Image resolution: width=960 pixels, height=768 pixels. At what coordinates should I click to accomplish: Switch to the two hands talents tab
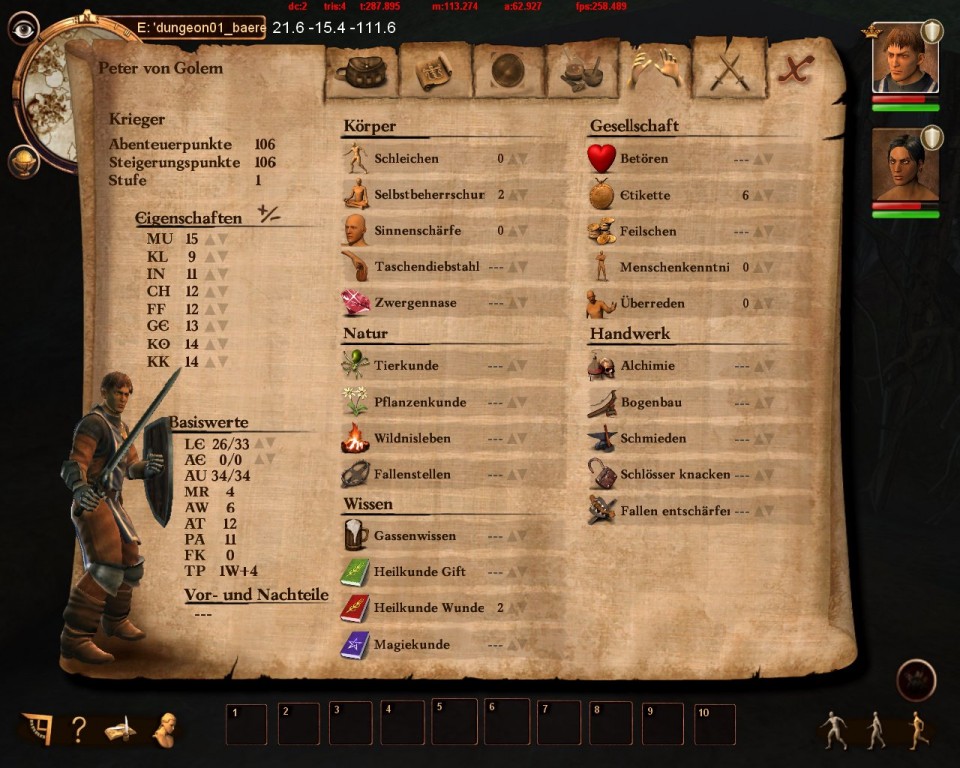656,70
